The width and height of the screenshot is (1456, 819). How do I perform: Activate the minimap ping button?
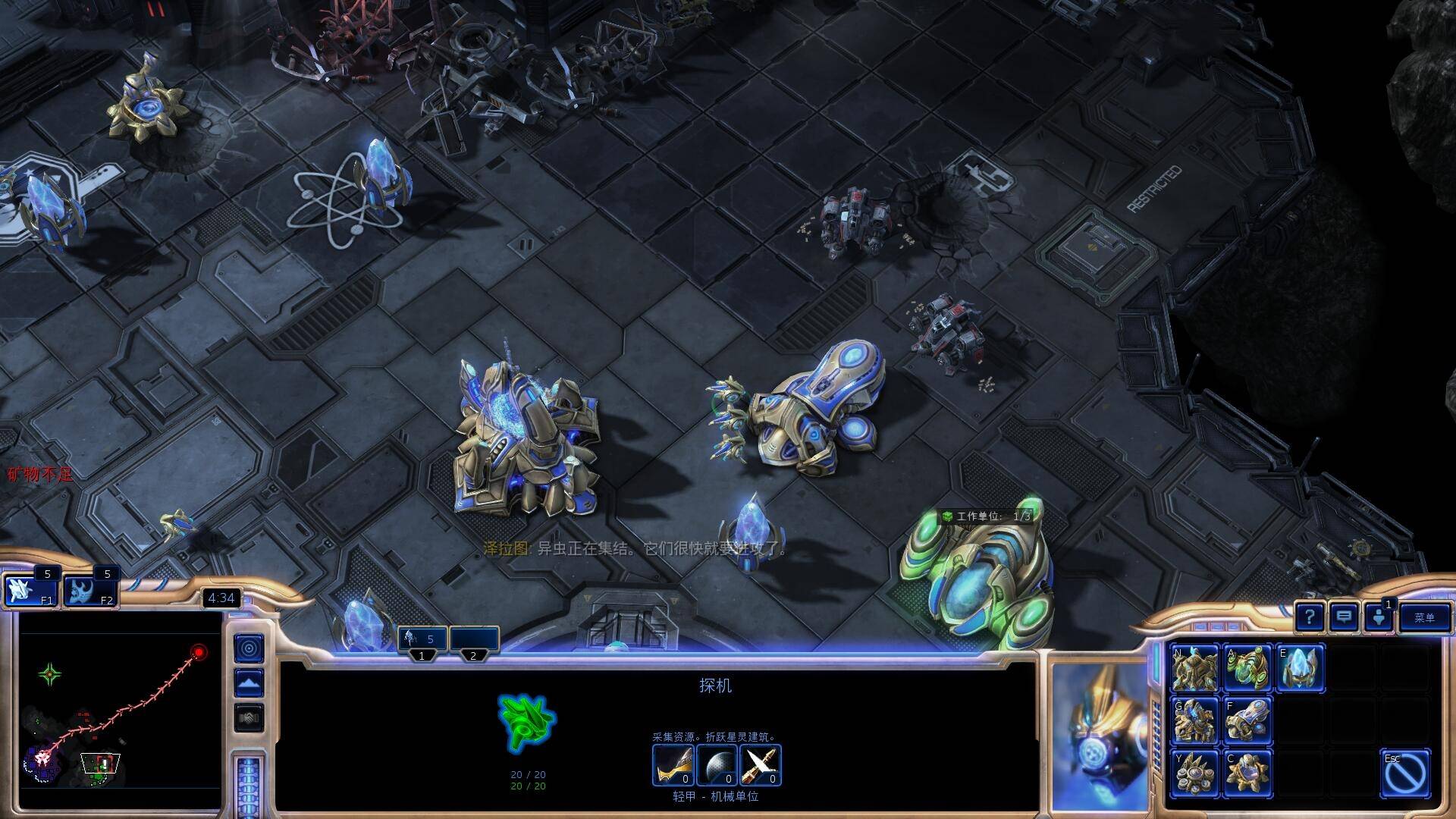(249, 649)
